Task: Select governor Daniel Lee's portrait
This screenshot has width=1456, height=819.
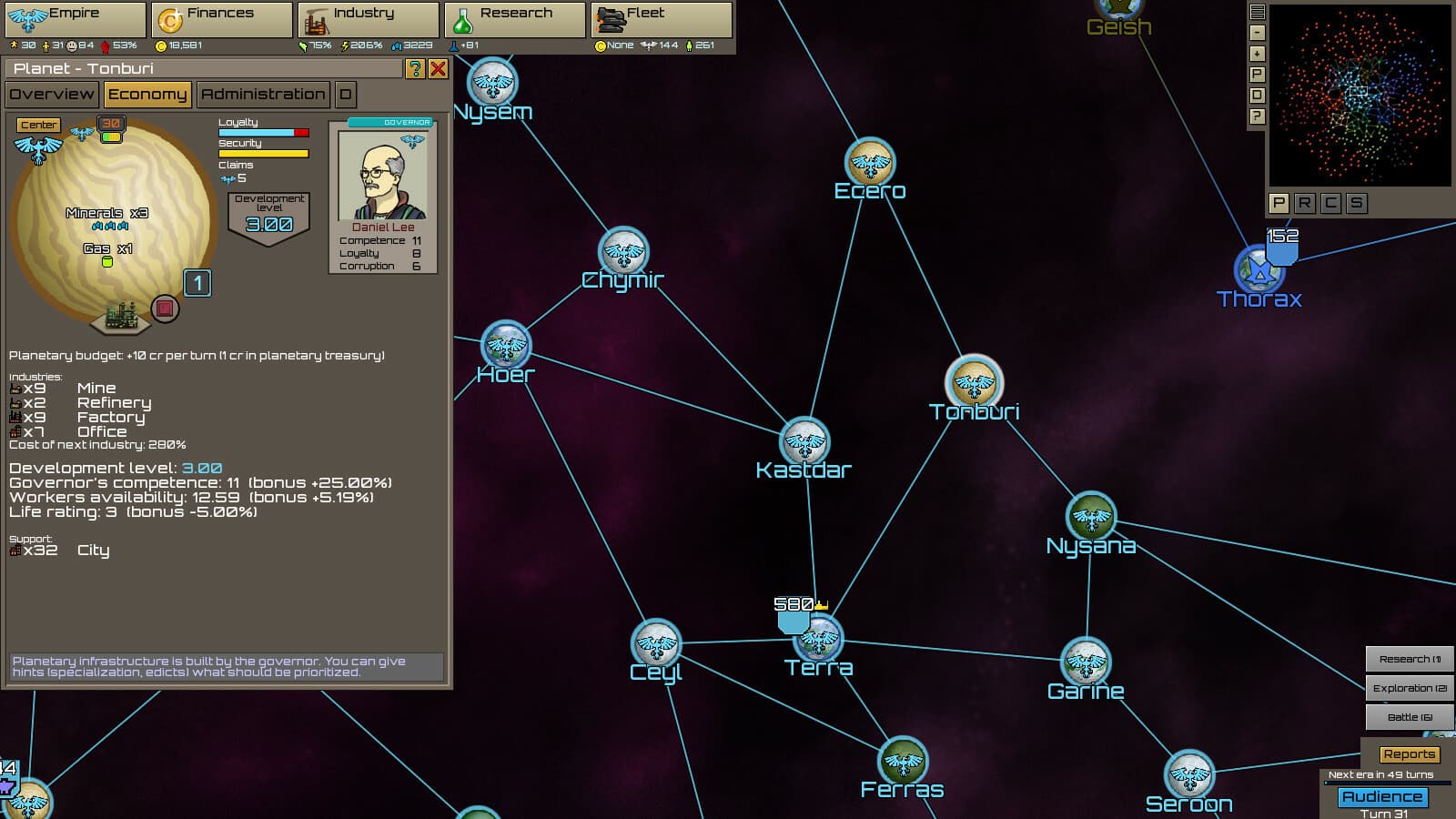Action: (x=382, y=173)
